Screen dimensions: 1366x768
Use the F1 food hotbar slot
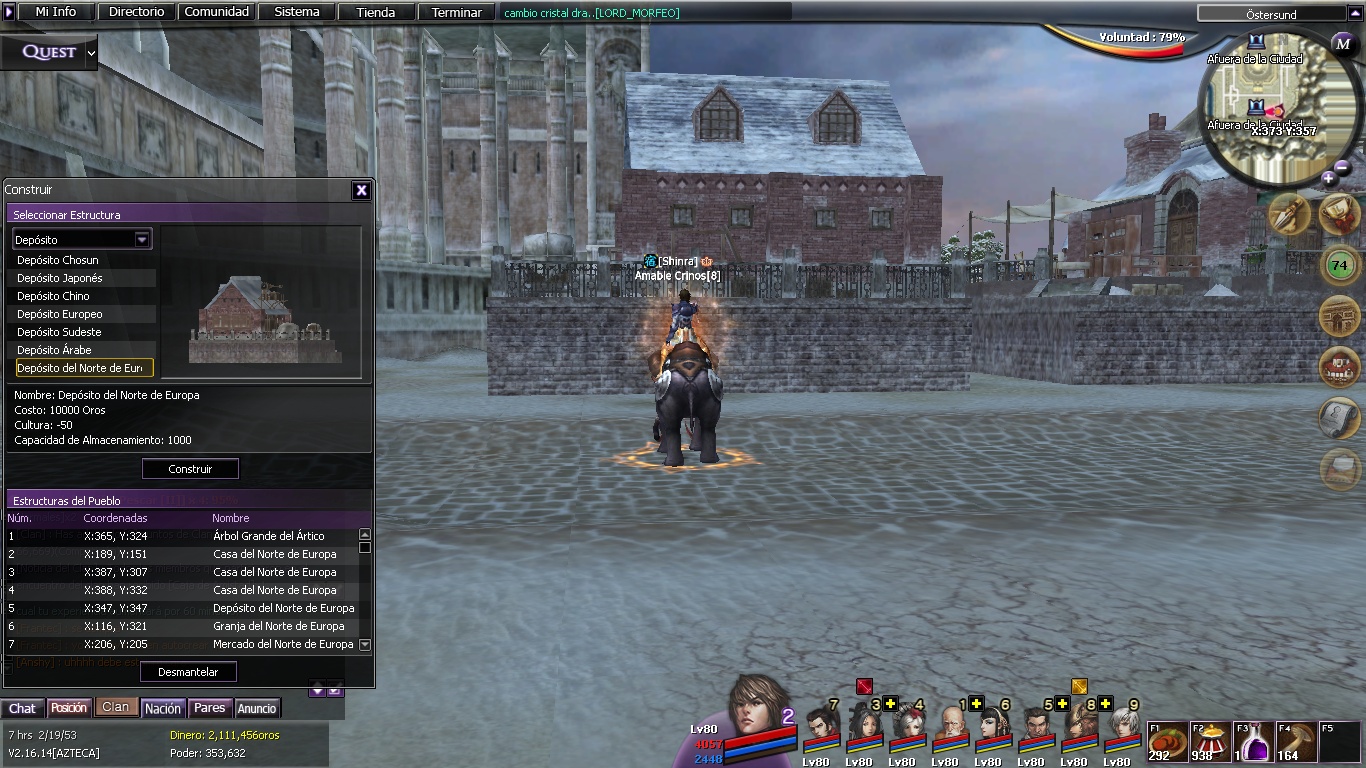pos(1166,741)
